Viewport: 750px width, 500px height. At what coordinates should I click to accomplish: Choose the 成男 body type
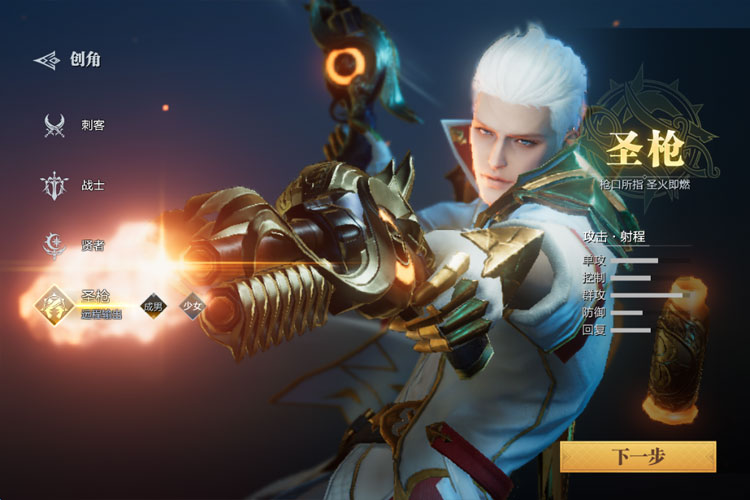pos(153,307)
